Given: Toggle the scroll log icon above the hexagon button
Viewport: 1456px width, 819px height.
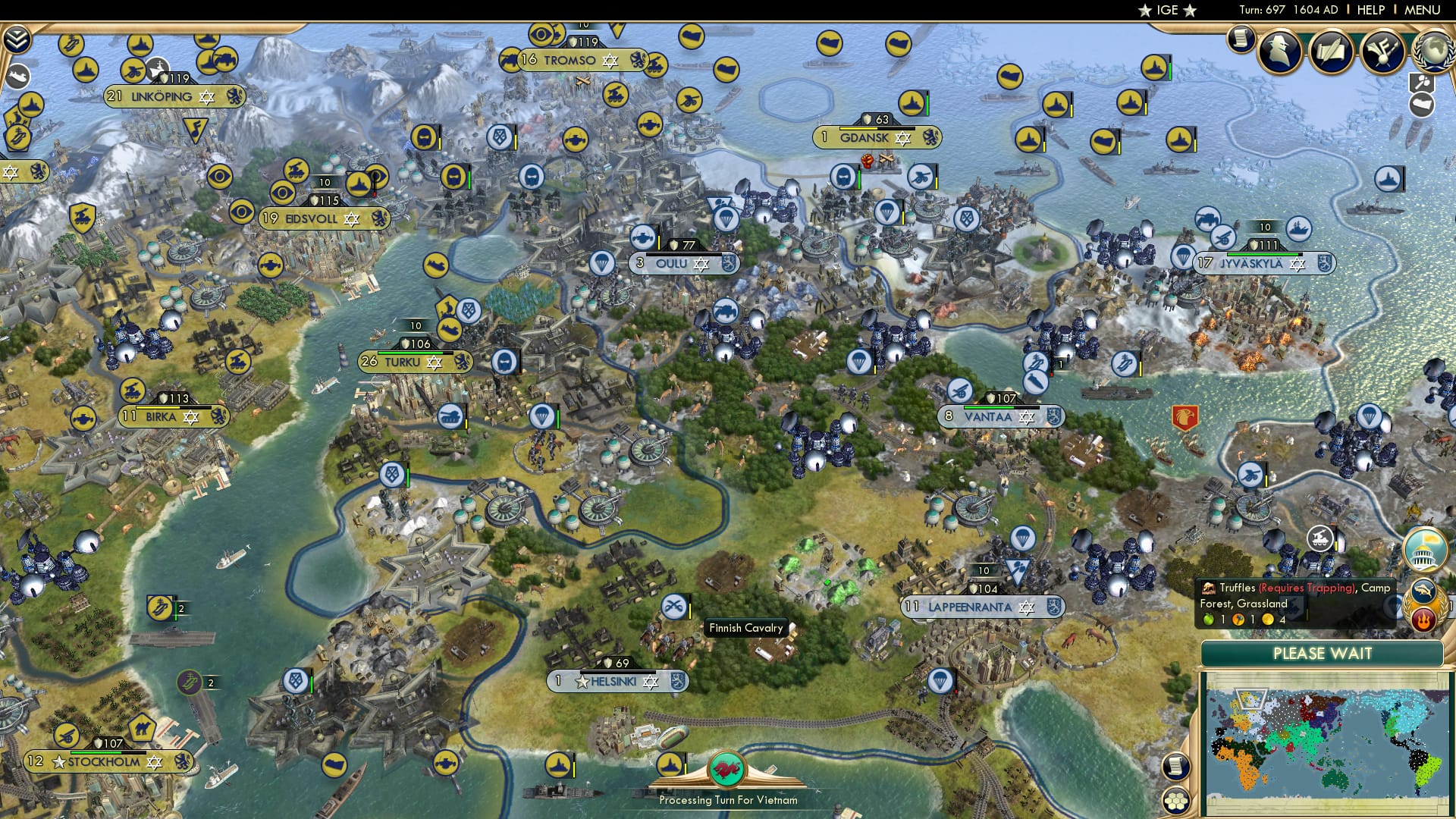Looking at the screenshot, I should click(1175, 767).
